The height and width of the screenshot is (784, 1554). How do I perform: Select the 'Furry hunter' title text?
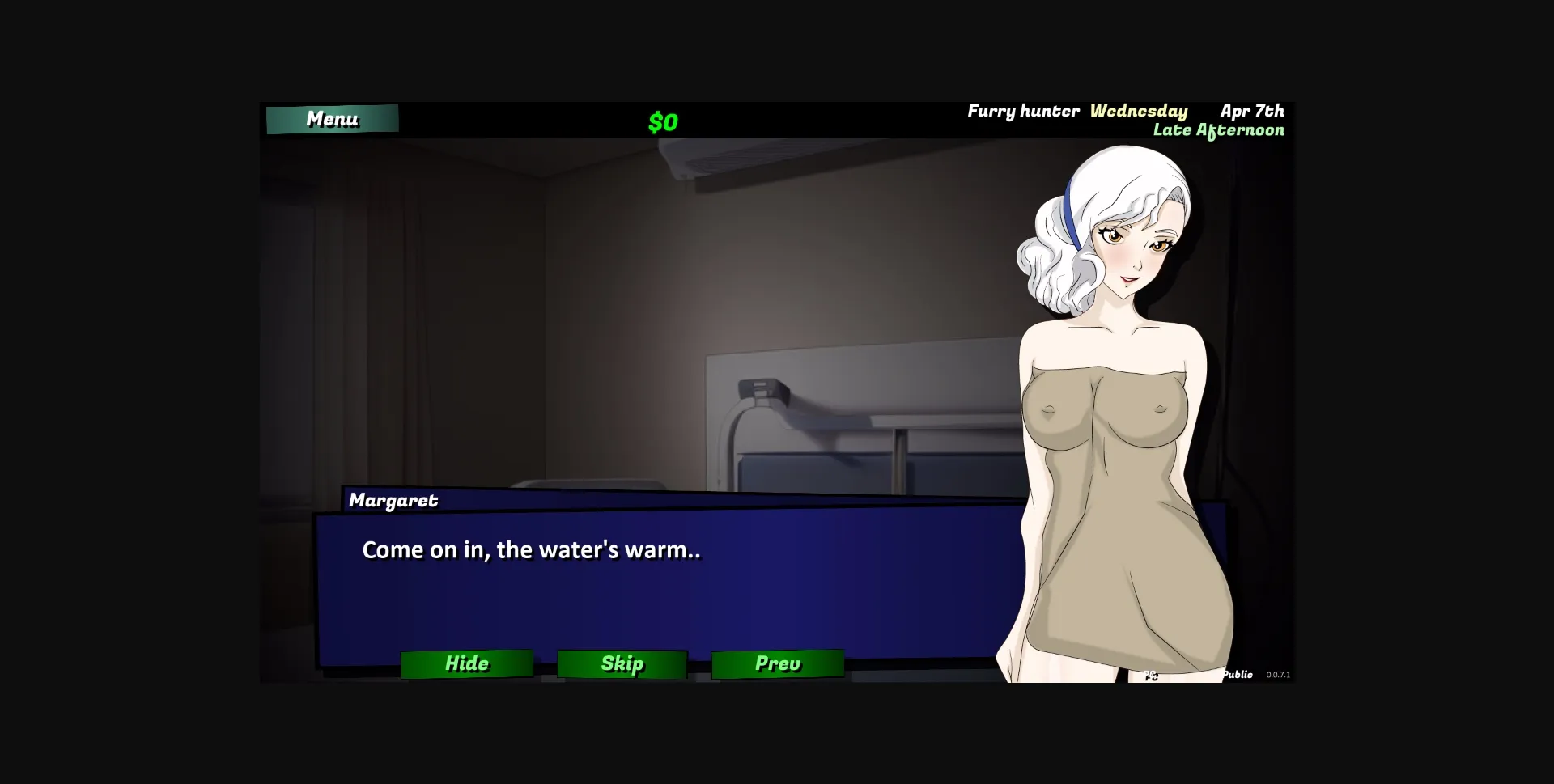pos(1022,111)
